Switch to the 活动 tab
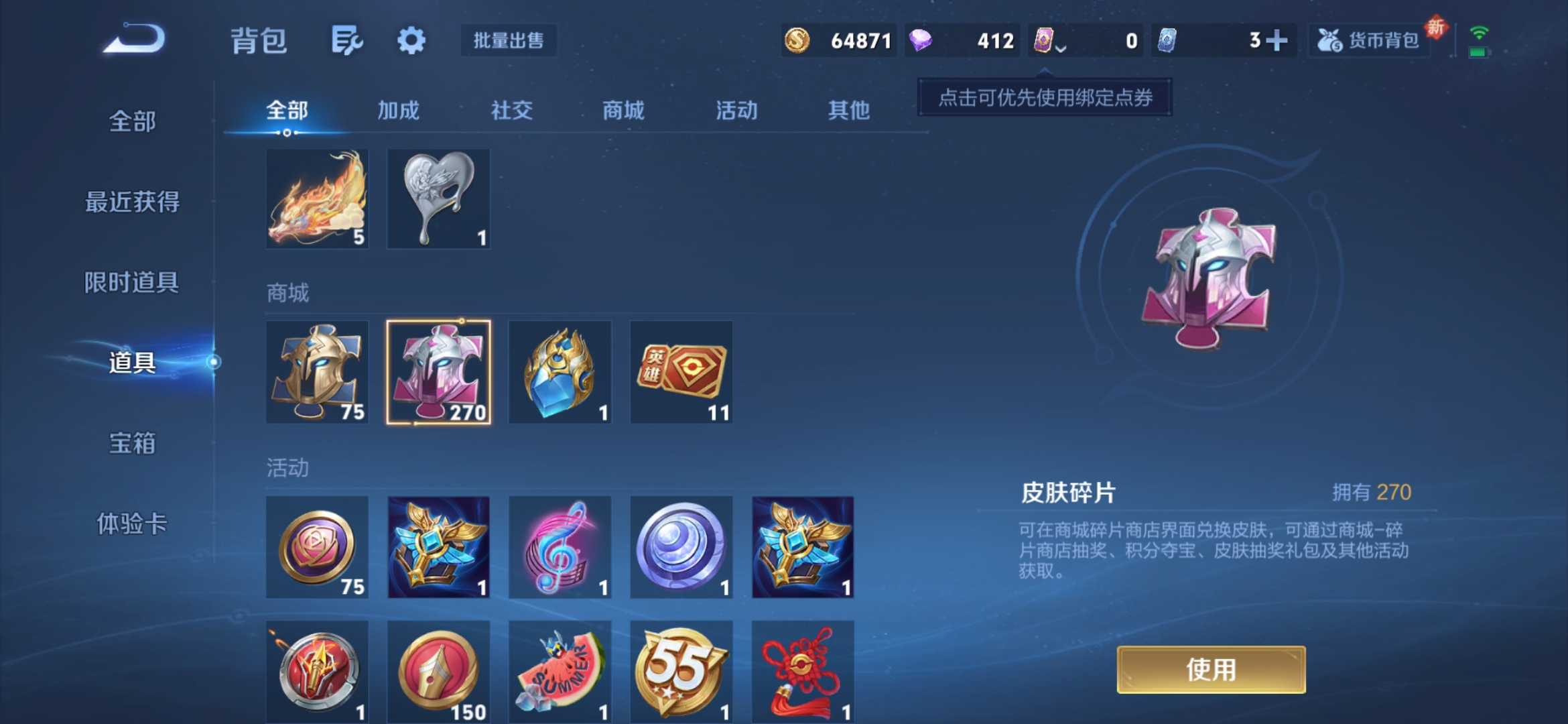This screenshot has width=1568, height=724. click(737, 110)
